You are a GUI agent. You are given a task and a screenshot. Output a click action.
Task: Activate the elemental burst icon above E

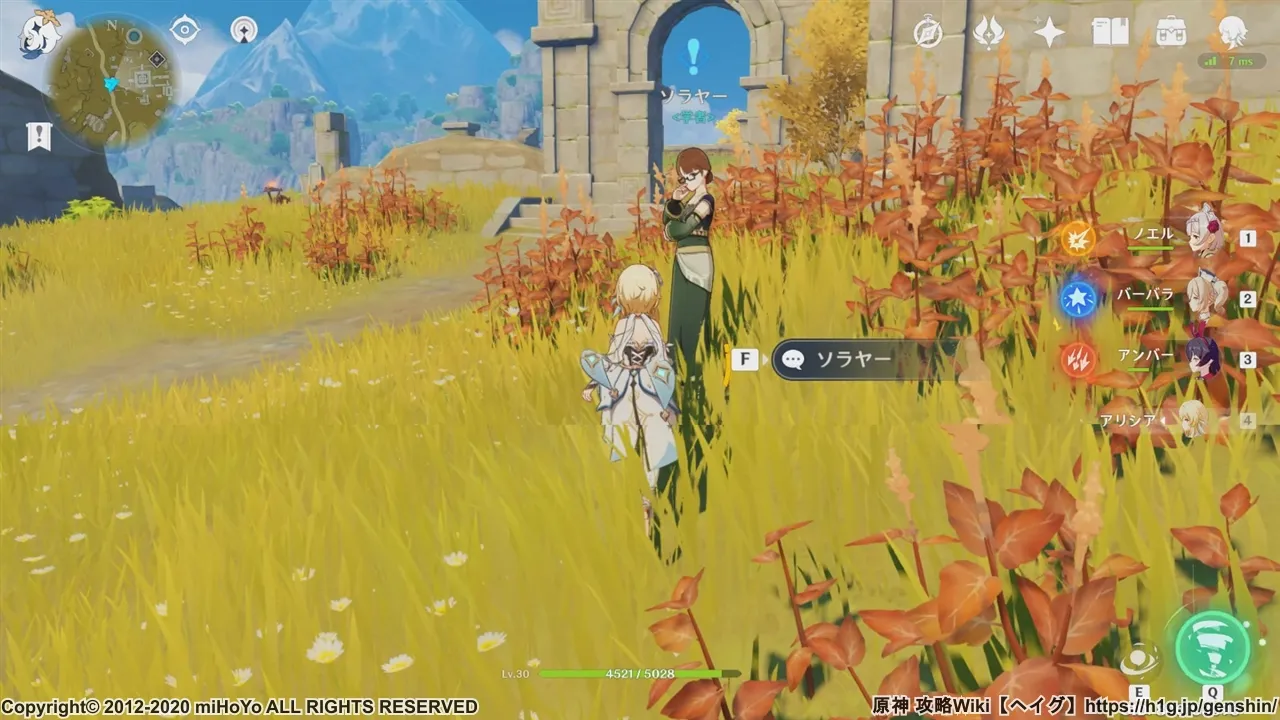coord(1139,661)
